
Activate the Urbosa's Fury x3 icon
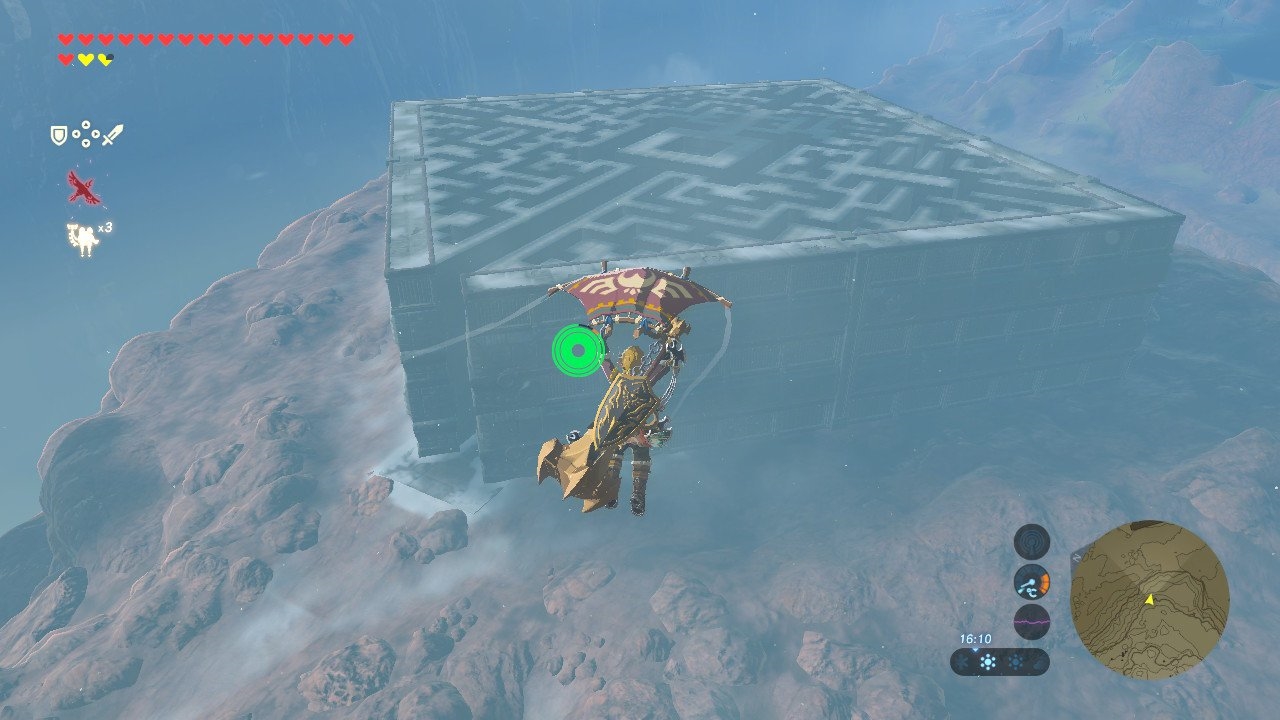pyautogui.click(x=84, y=240)
